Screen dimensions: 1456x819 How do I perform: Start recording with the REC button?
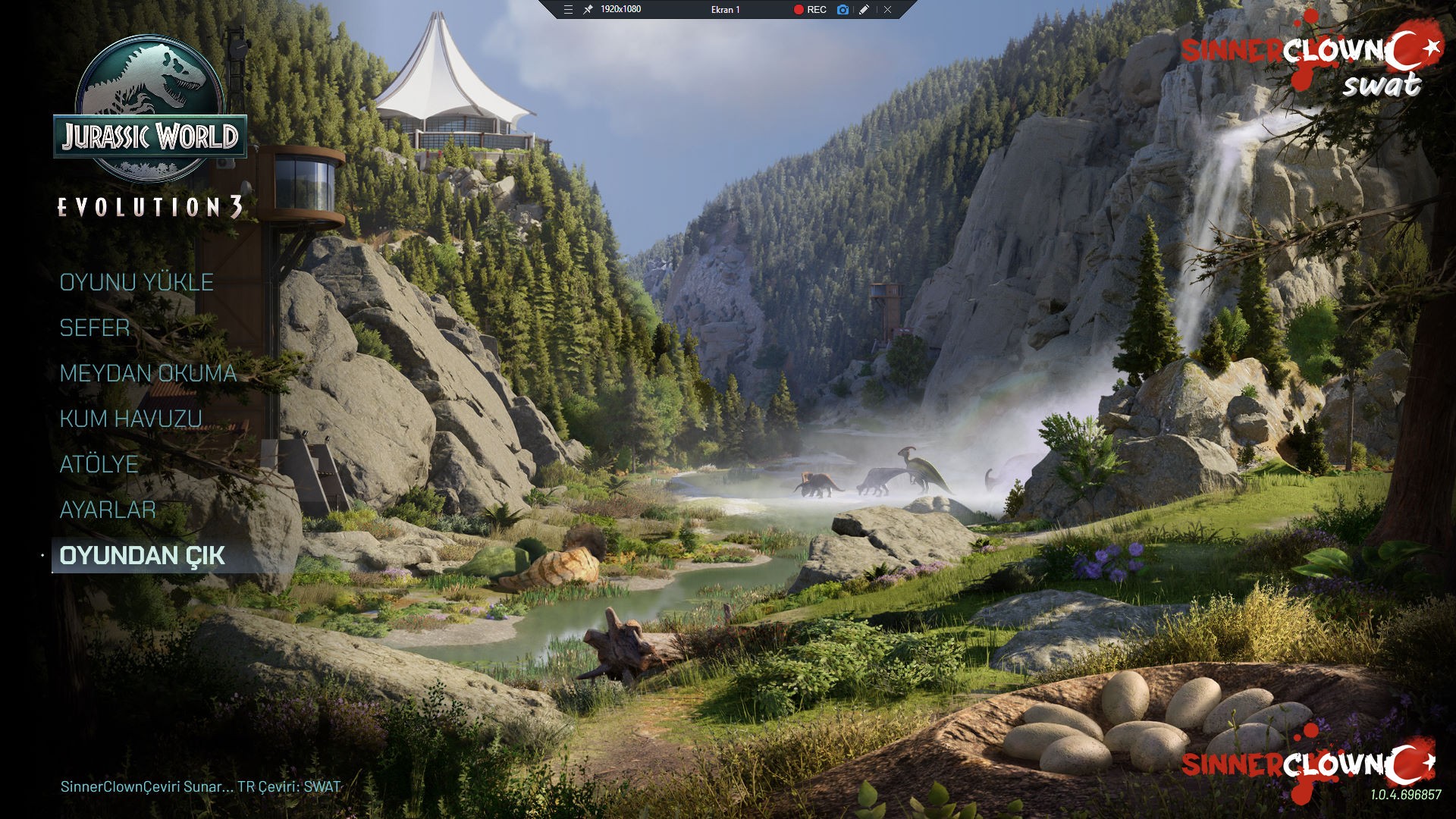pos(810,10)
